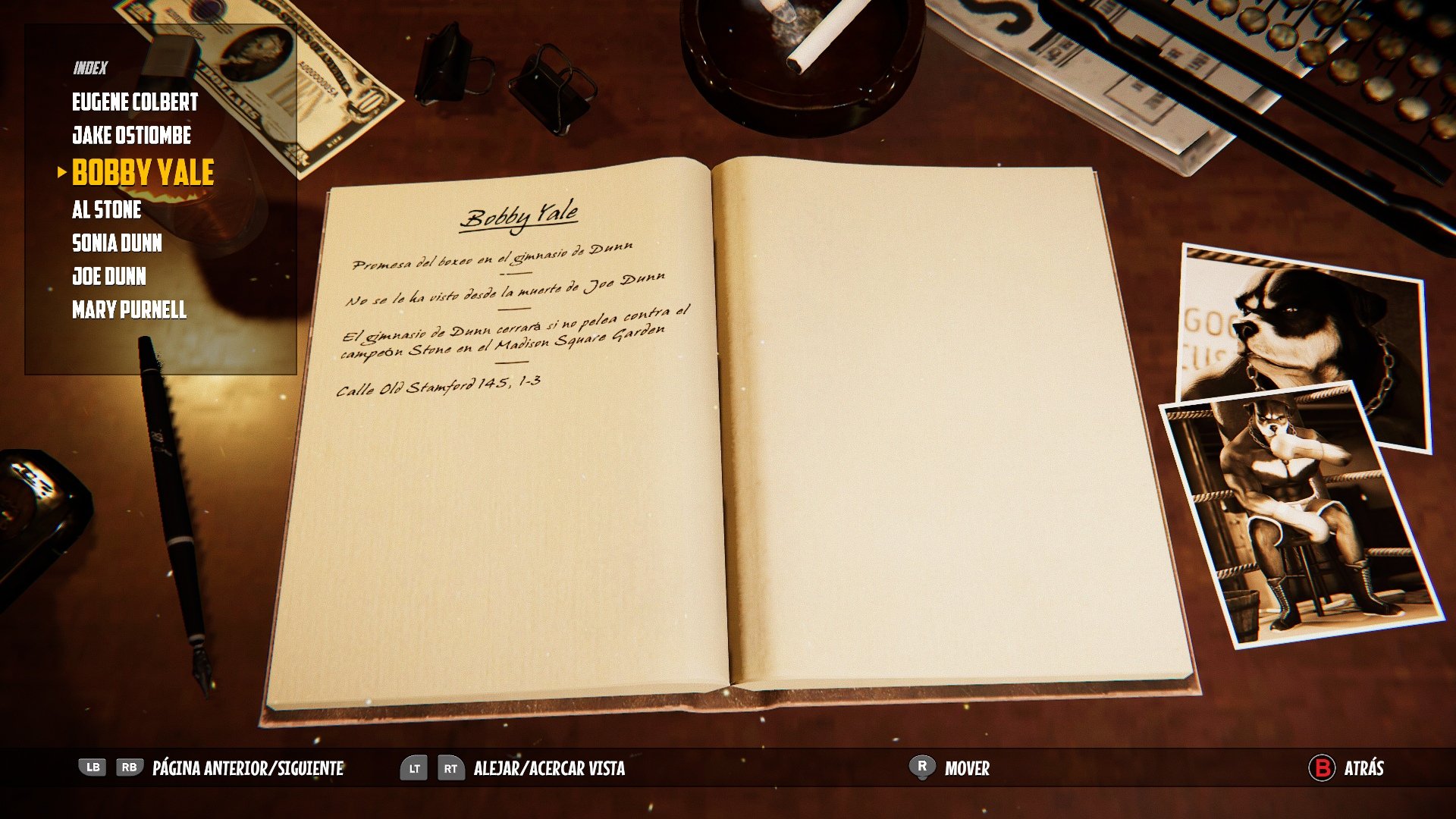Click the R stick icon labeled MOVER
This screenshot has height=819, width=1456.
pyautogui.click(x=921, y=768)
